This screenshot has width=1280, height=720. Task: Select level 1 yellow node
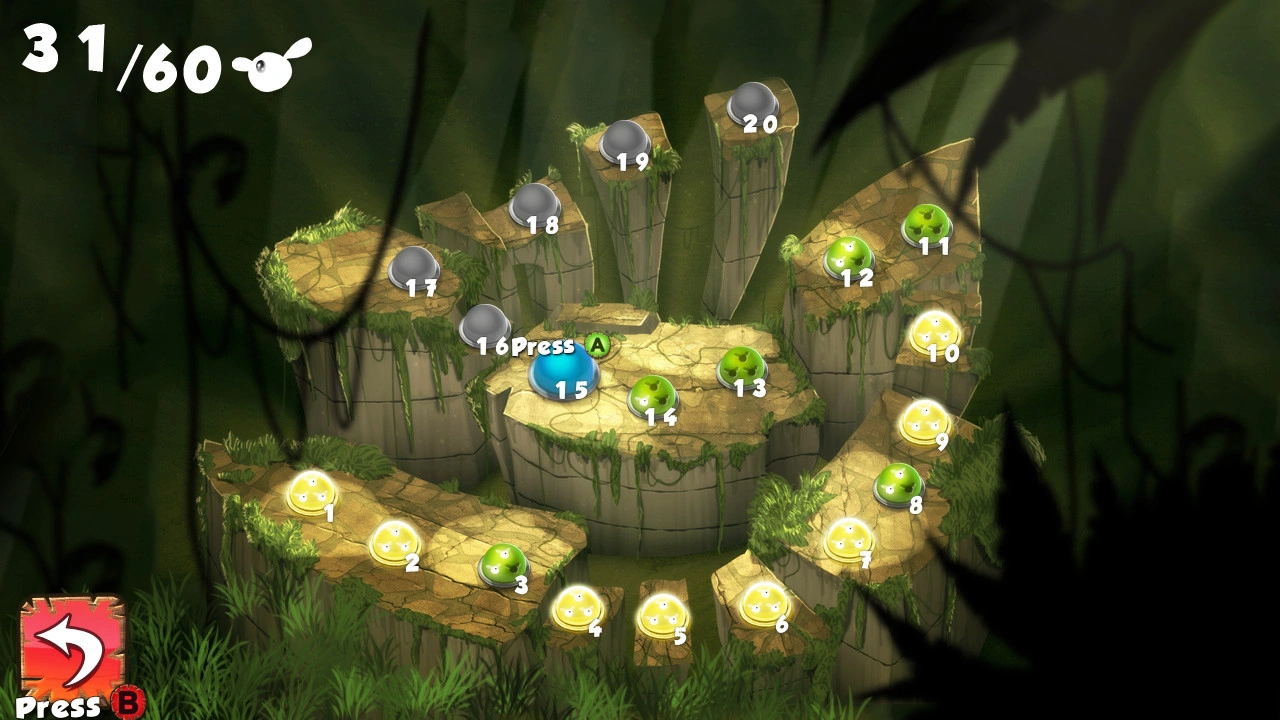pyautogui.click(x=310, y=492)
